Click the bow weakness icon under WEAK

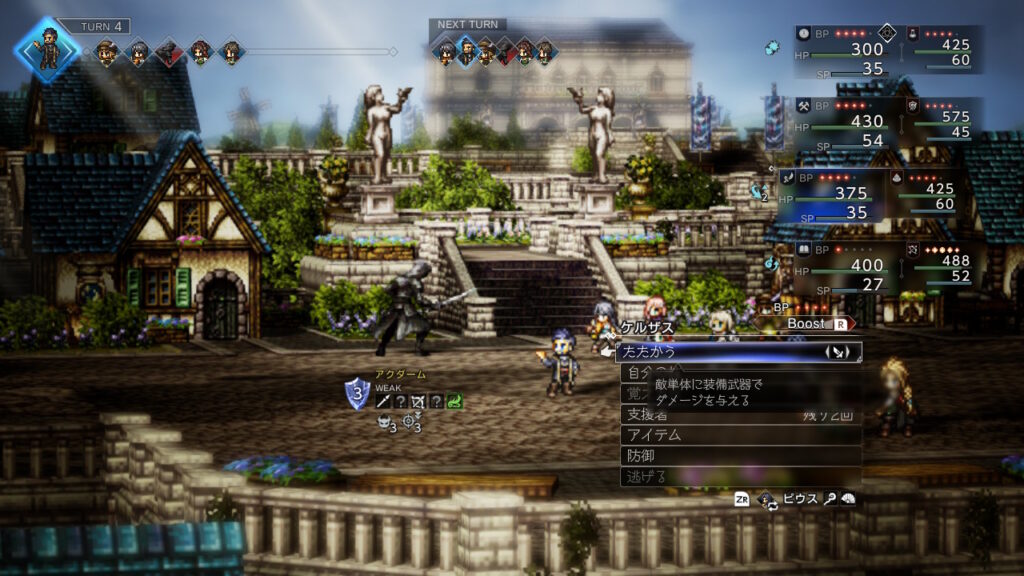(x=418, y=401)
